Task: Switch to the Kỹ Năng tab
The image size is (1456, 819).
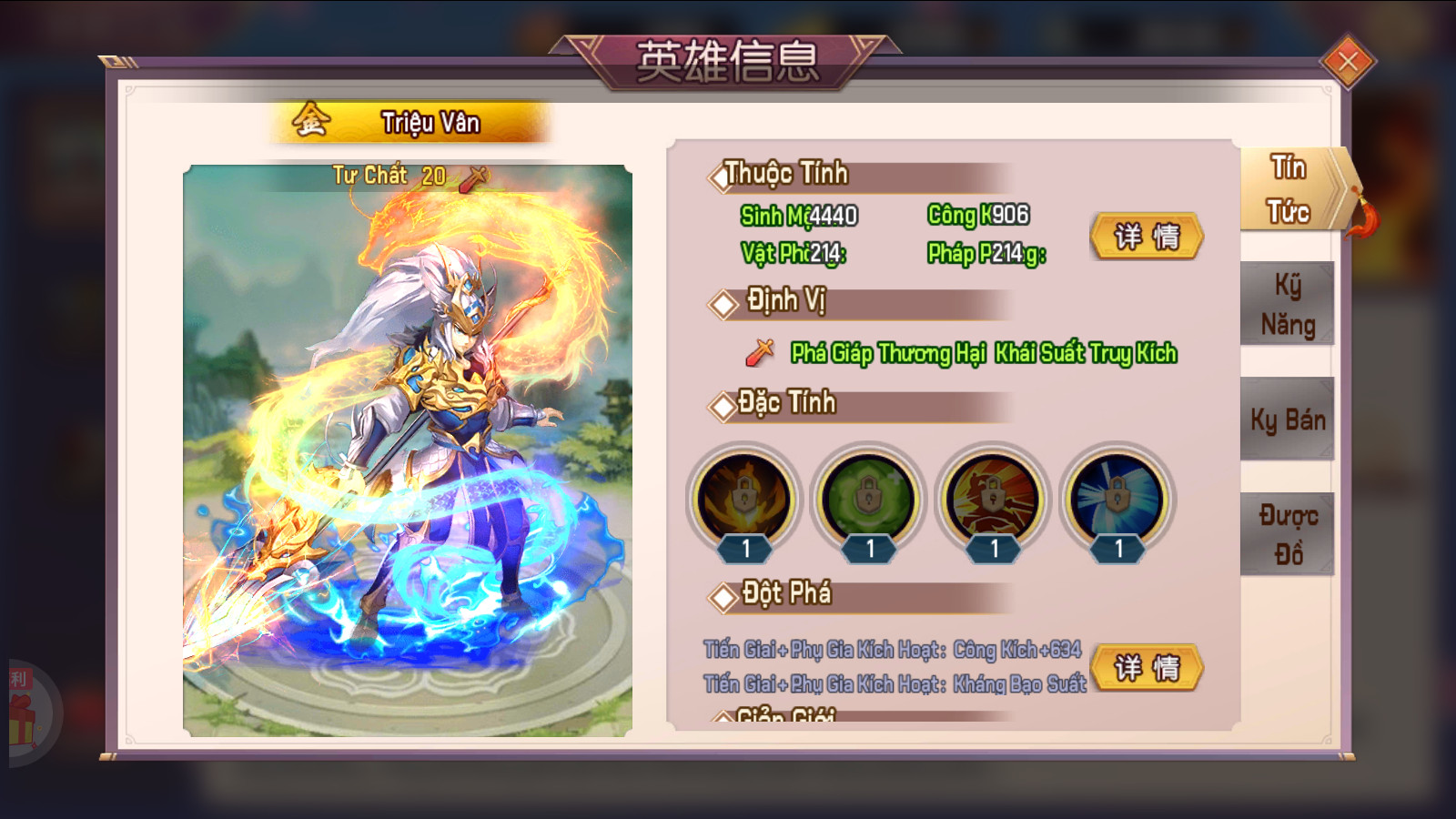Action: tap(1287, 305)
